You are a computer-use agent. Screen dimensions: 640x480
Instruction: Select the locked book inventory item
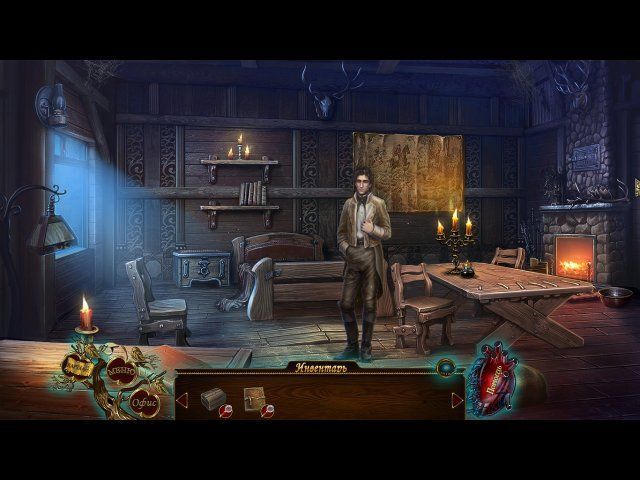(253, 398)
